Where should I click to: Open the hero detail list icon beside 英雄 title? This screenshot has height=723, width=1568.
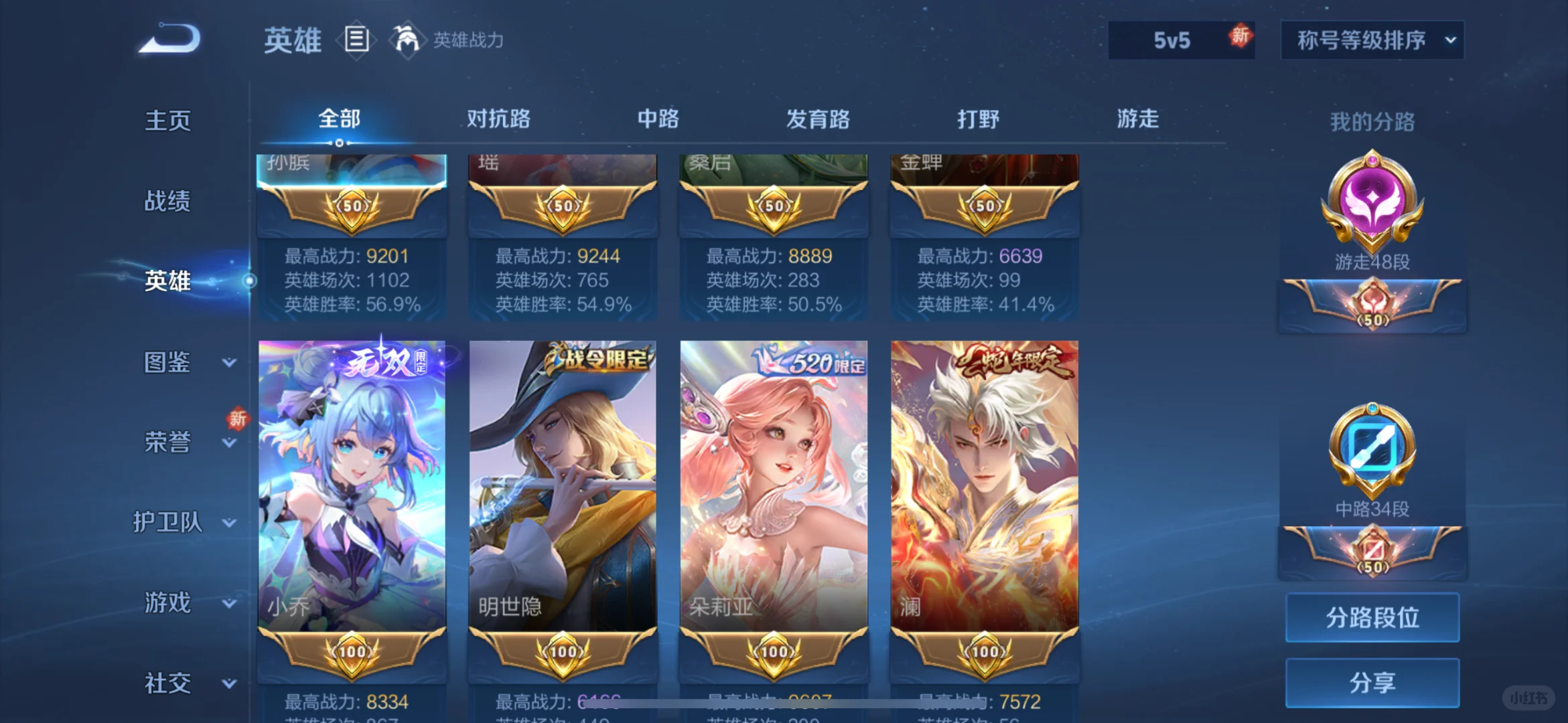pyautogui.click(x=357, y=39)
